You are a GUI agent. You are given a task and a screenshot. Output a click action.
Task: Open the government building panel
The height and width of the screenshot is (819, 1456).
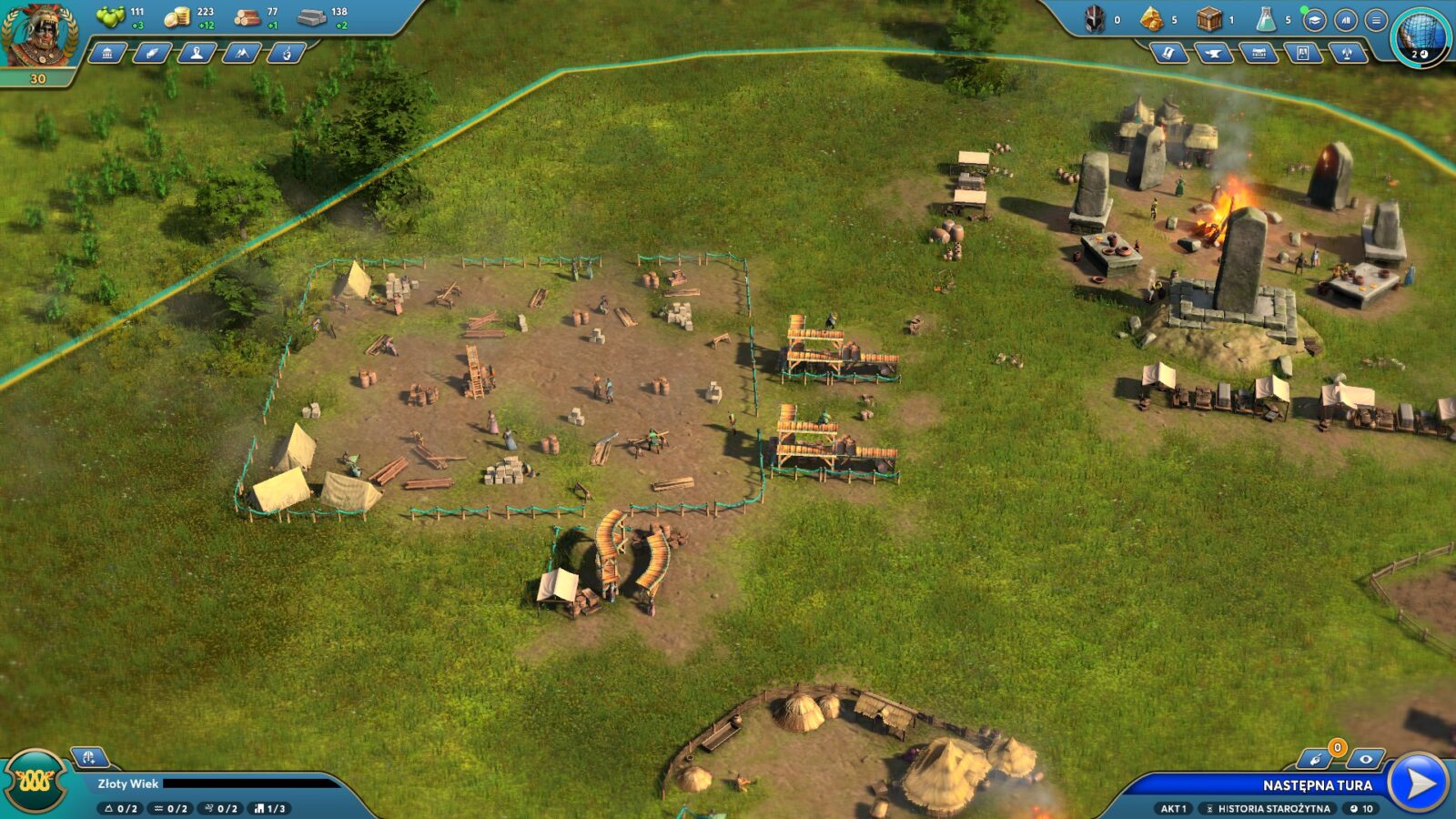(x=107, y=54)
